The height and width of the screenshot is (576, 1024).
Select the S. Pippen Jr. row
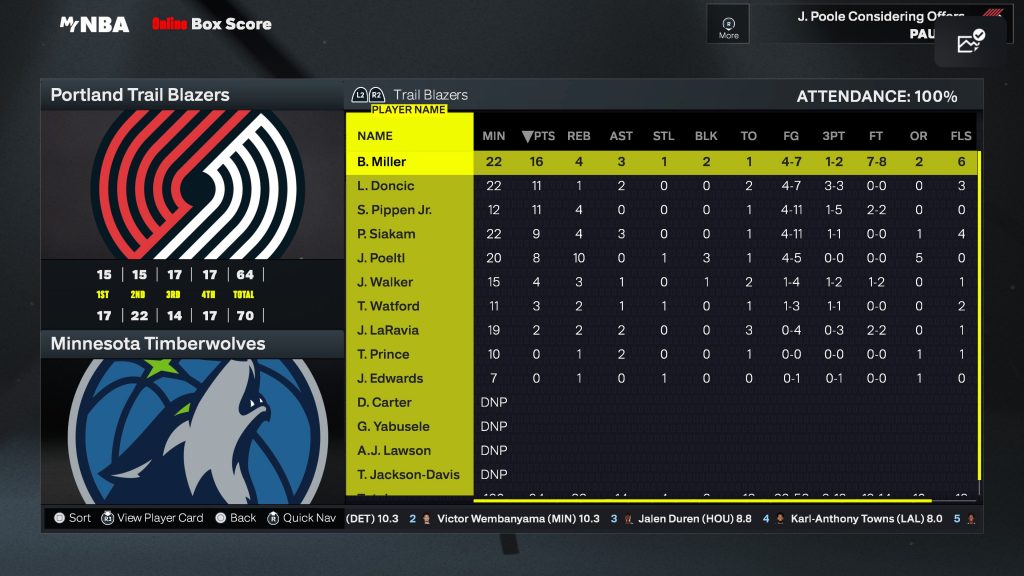click(394, 210)
